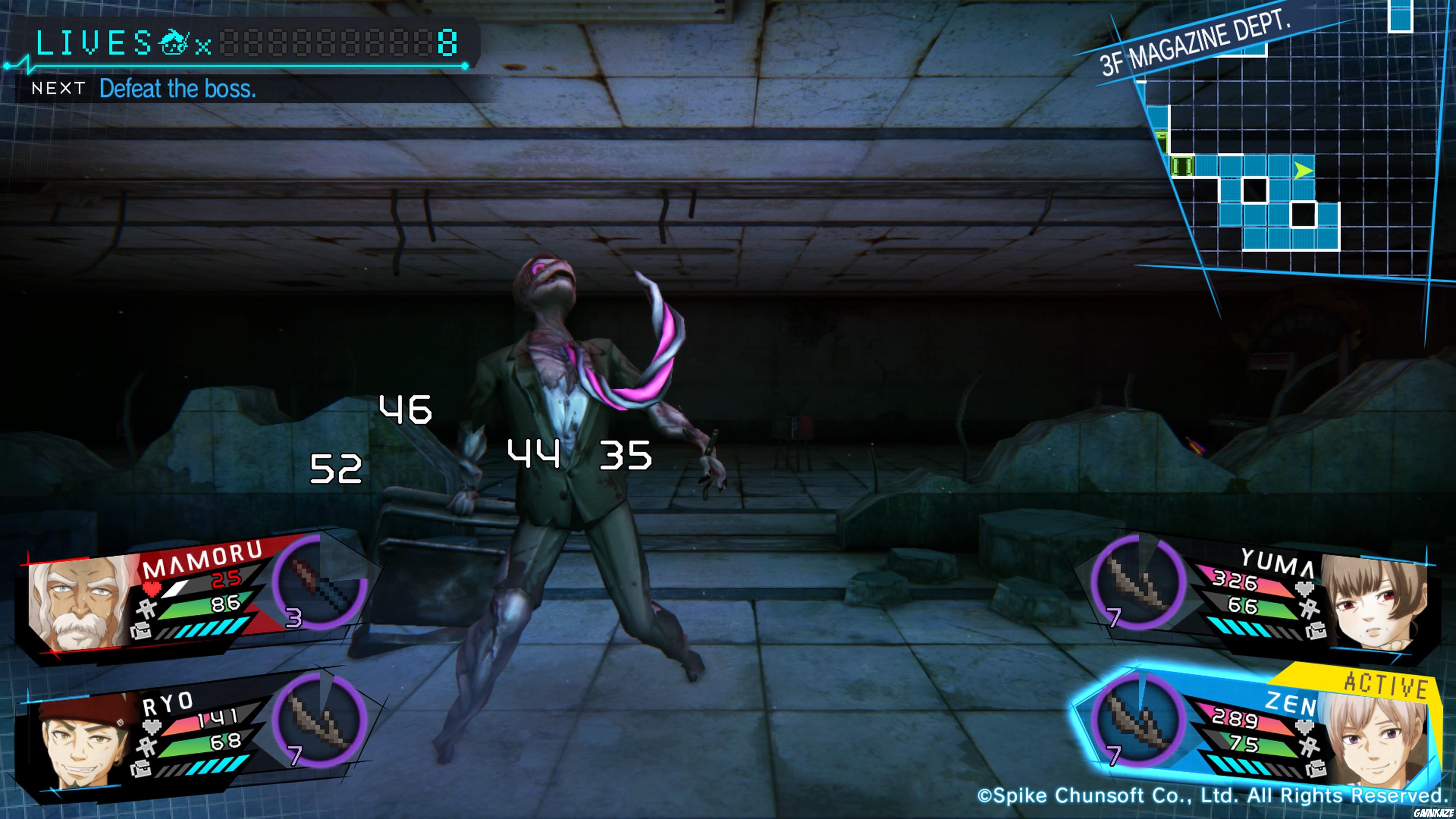Open the "Defeat the boss" objective tracker

point(177,89)
